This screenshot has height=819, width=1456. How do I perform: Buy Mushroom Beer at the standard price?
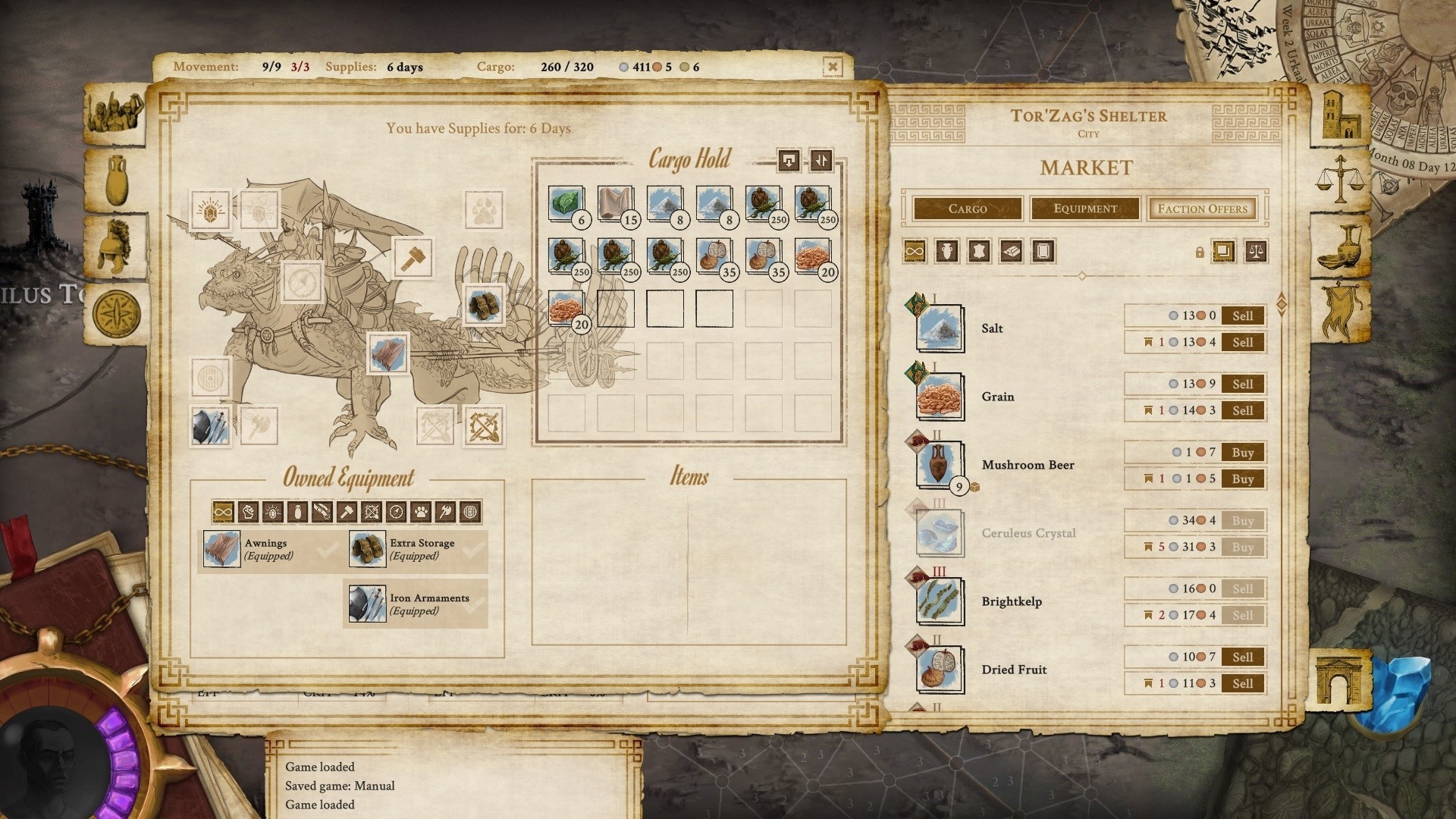[x=1242, y=453]
